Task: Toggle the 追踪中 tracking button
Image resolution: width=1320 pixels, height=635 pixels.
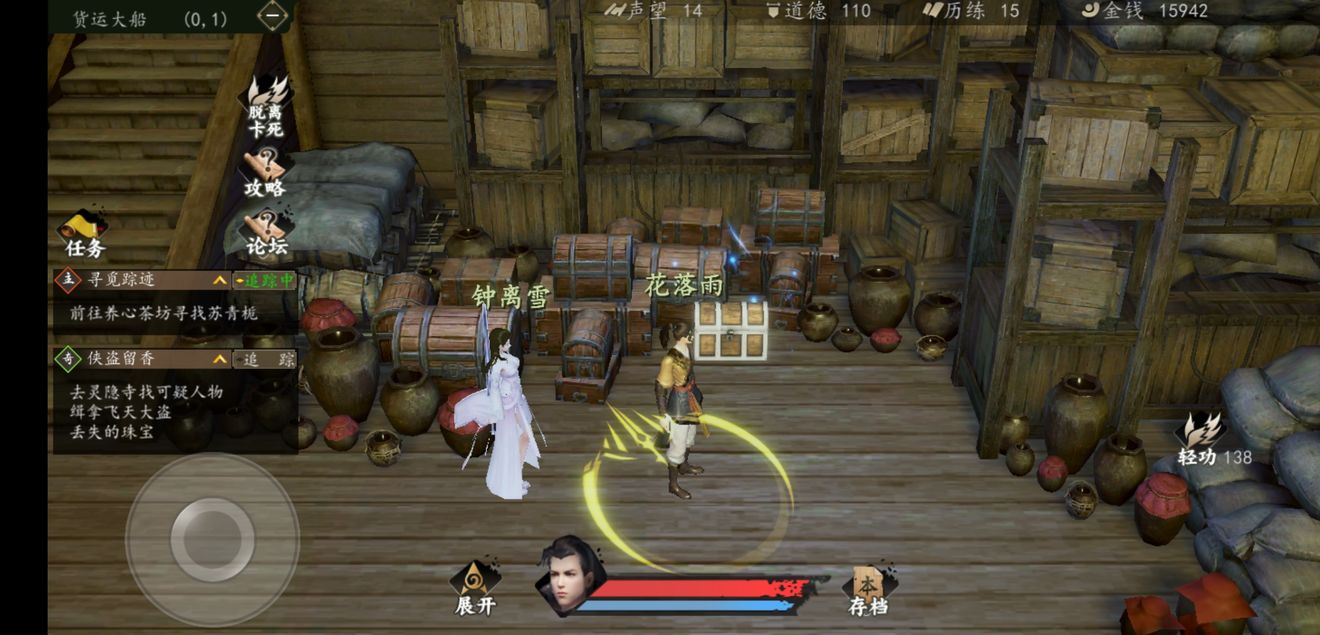Action: pos(265,281)
